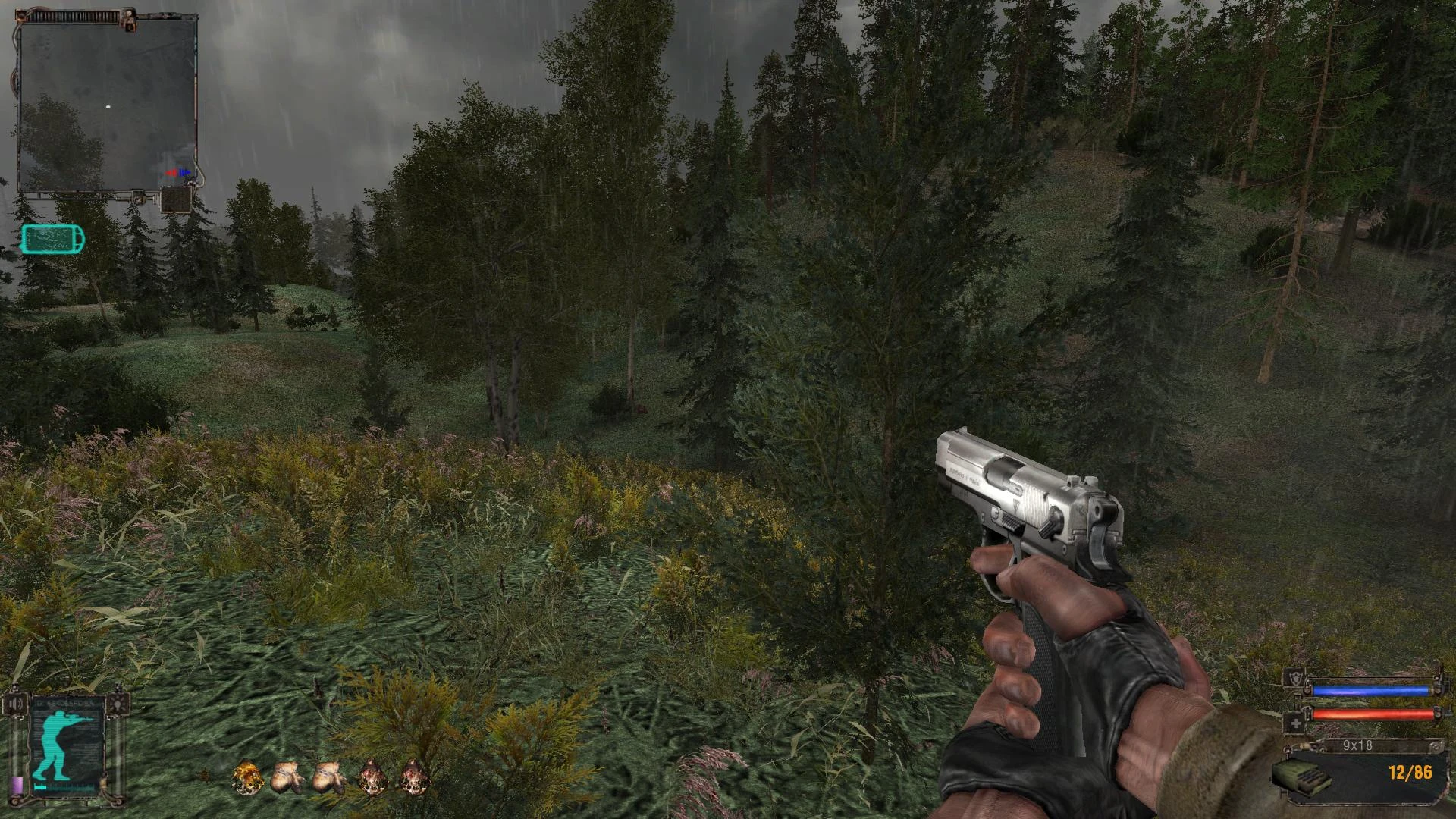Click the fiery artifact on the belt

pos(248,777)
